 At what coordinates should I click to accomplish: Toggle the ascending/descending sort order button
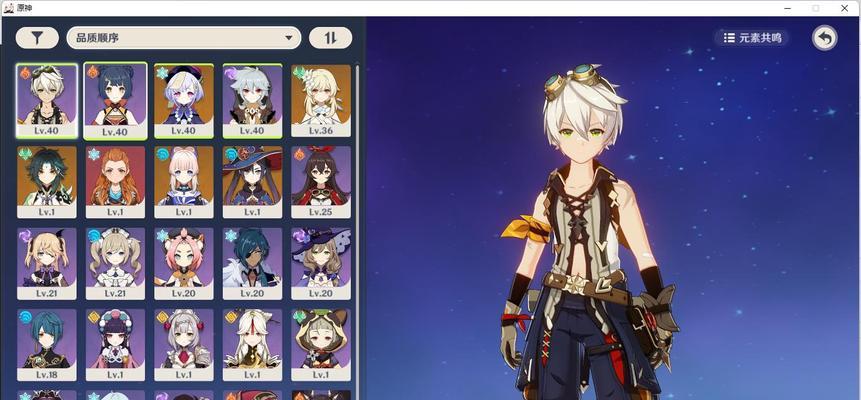click(330, 38)
